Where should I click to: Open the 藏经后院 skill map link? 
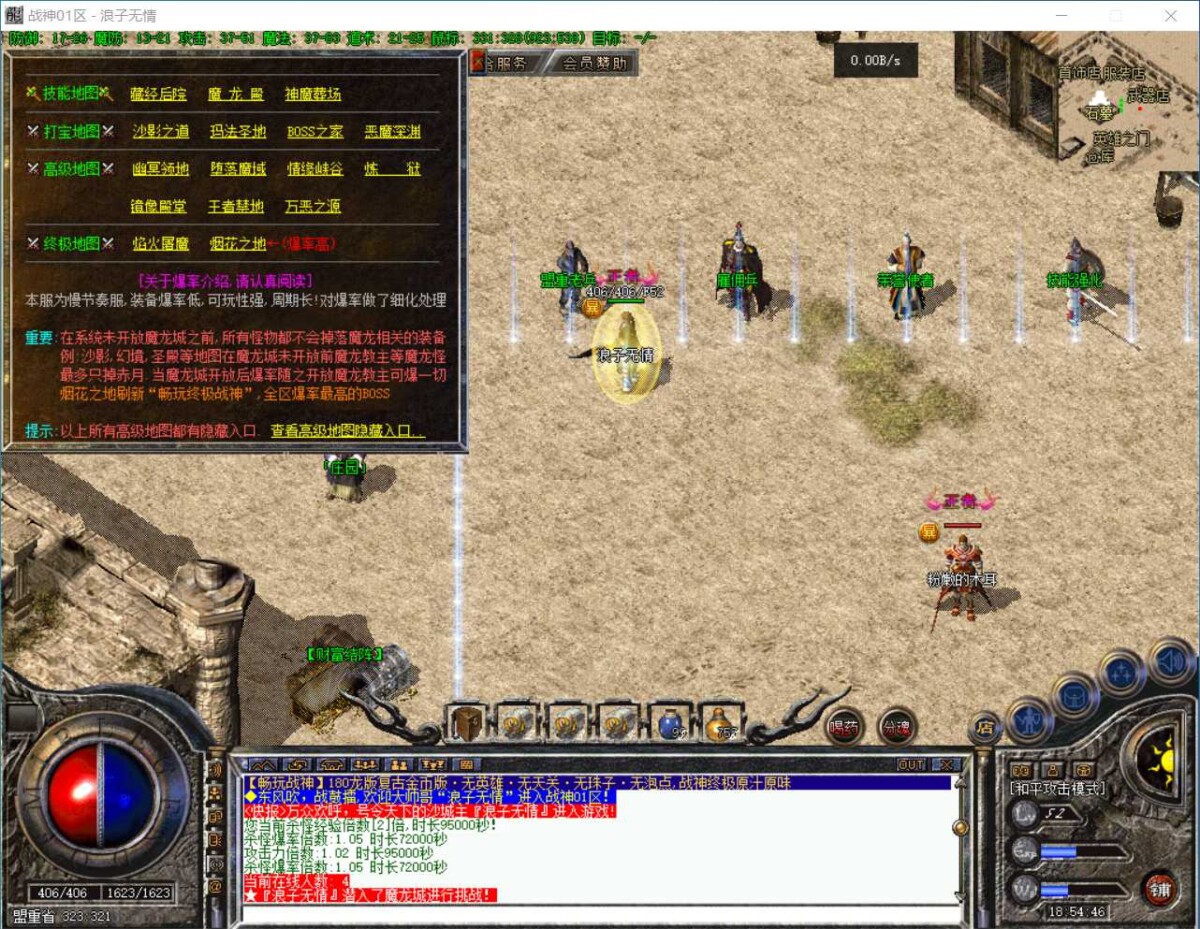pos(158,94)
